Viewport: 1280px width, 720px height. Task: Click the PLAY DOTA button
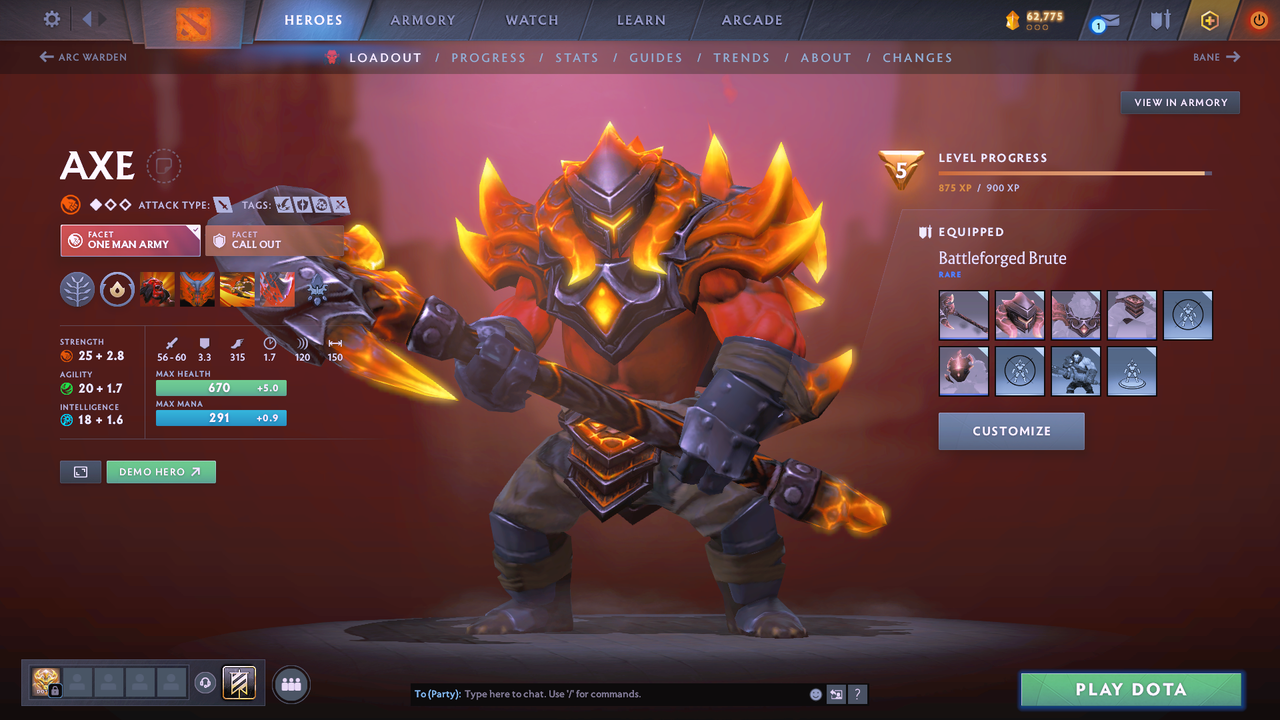click(1130, 689)
